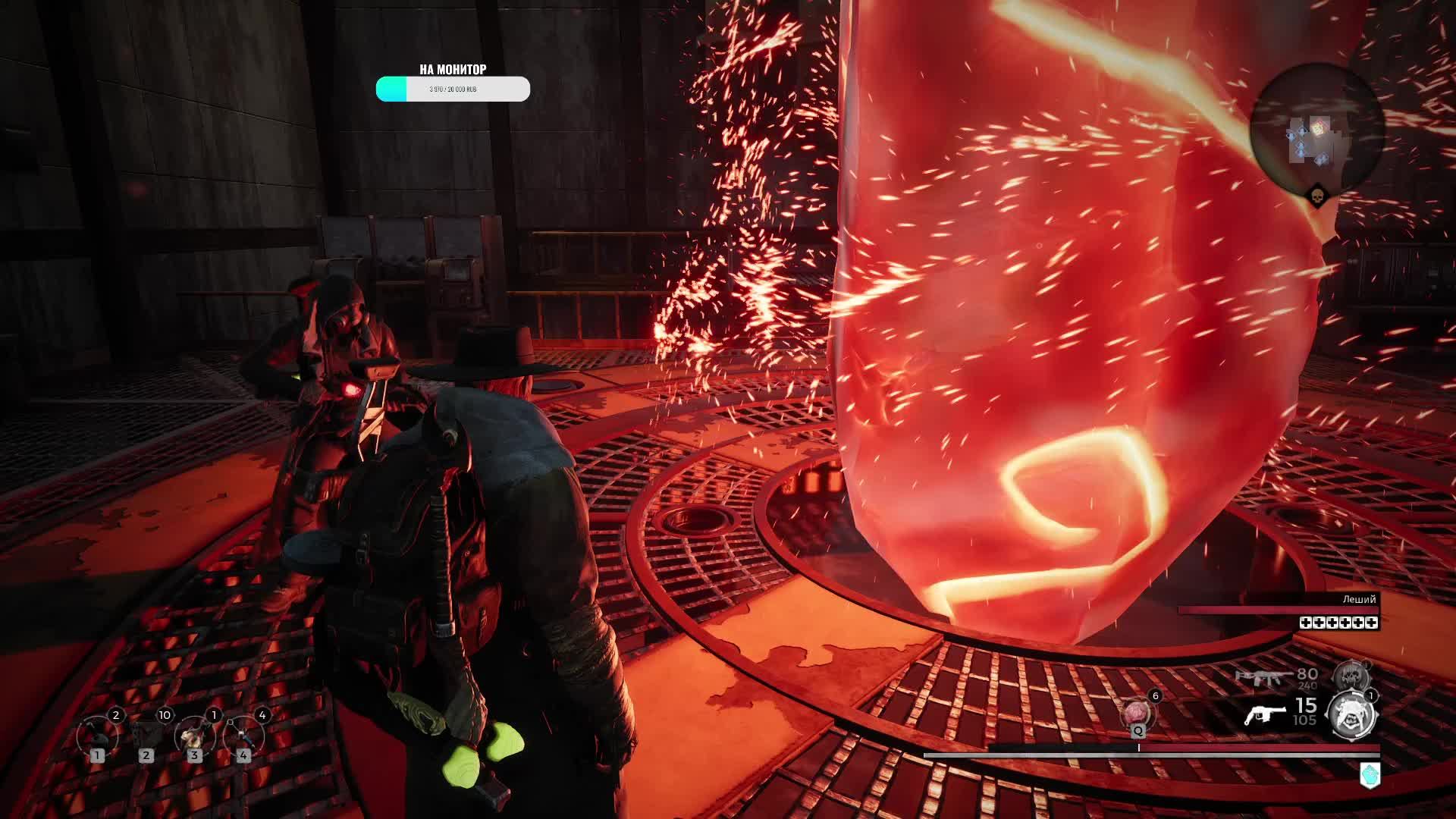
Task: Select the dark item slot holding 10
Action: tap(146, 736)
